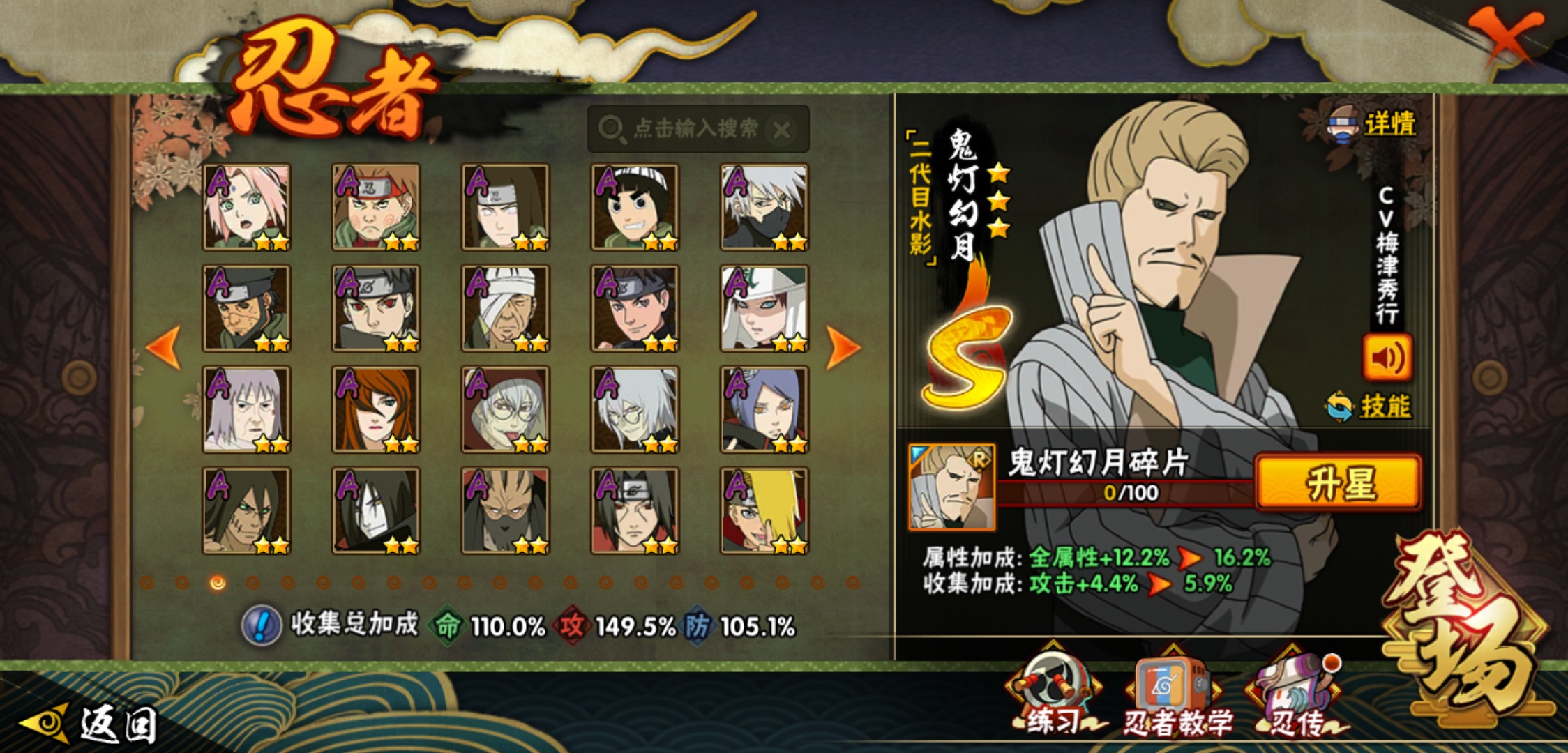Image resolution: width=1568 pixels, height=753 pixels.
Task: Clear the search box with its X button
Action: [x=783, y=130]
